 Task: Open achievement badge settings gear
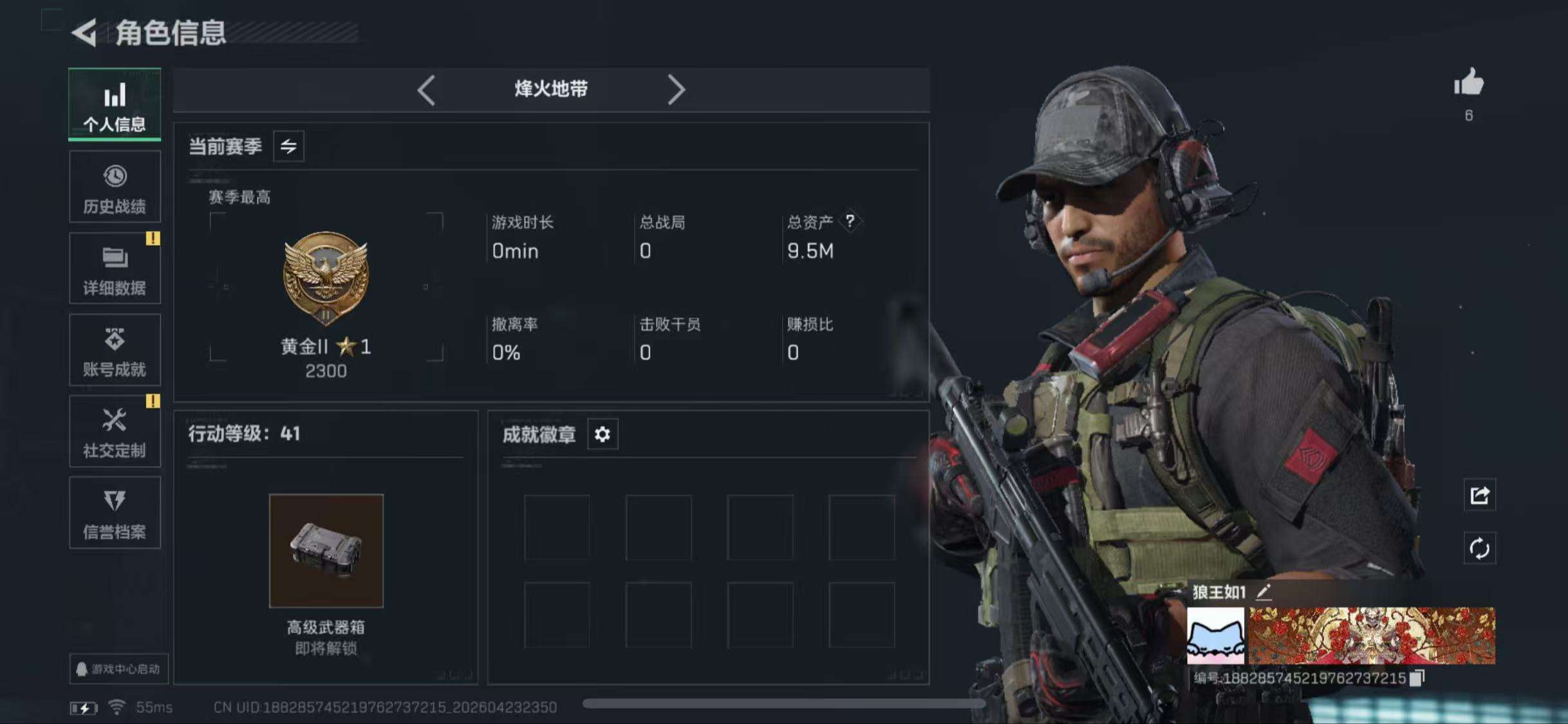602,434
